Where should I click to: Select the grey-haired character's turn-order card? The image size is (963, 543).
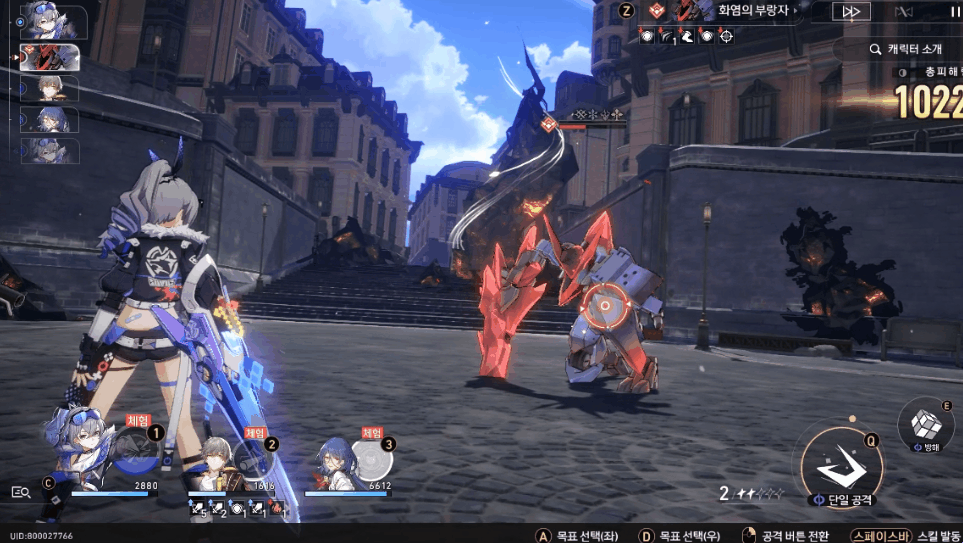(50, 88)
